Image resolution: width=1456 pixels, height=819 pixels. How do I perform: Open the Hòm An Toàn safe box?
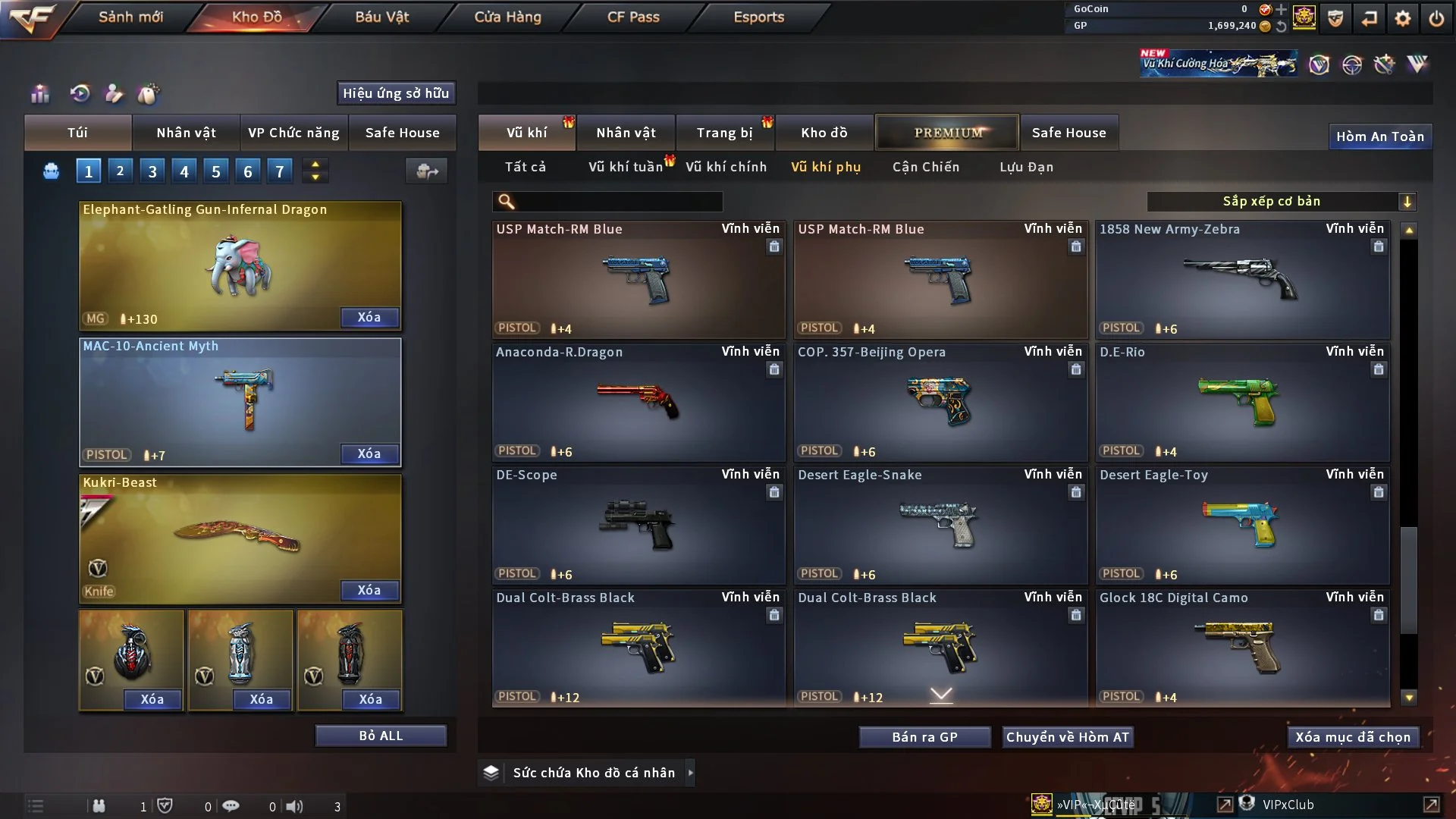click(1379, 136)
